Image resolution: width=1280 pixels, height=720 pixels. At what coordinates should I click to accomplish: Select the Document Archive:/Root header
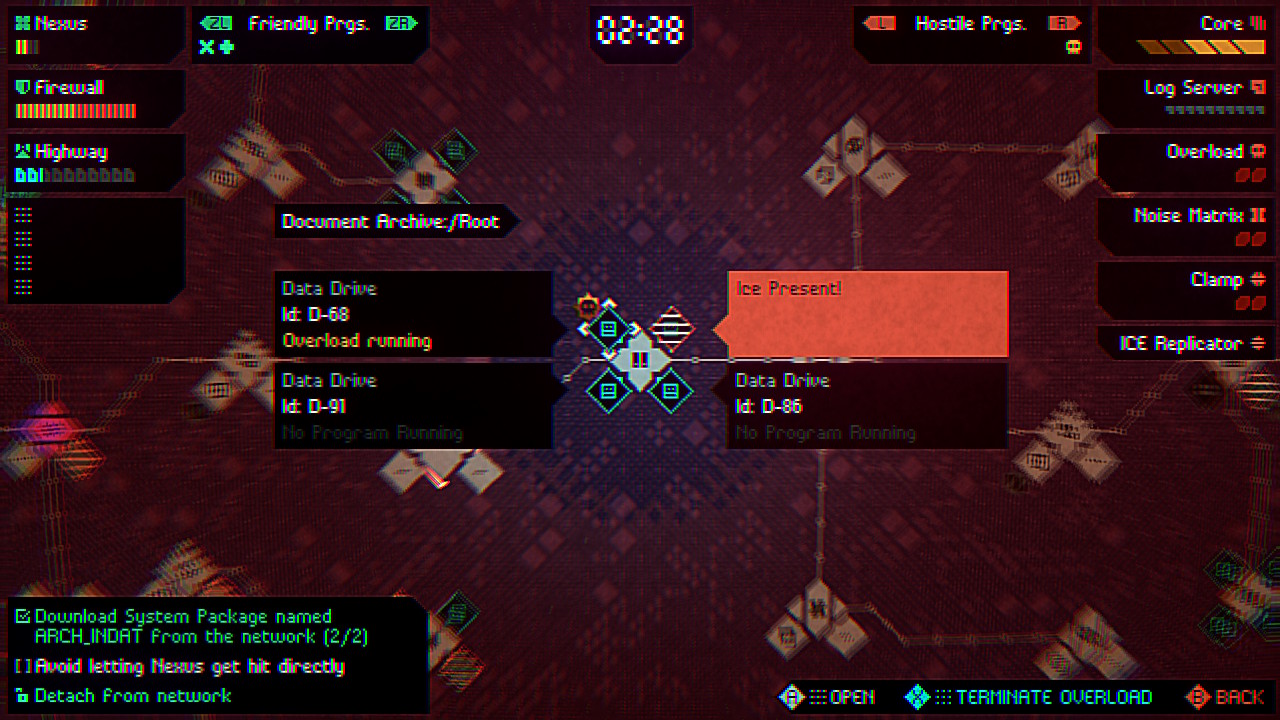coord(392,221)
